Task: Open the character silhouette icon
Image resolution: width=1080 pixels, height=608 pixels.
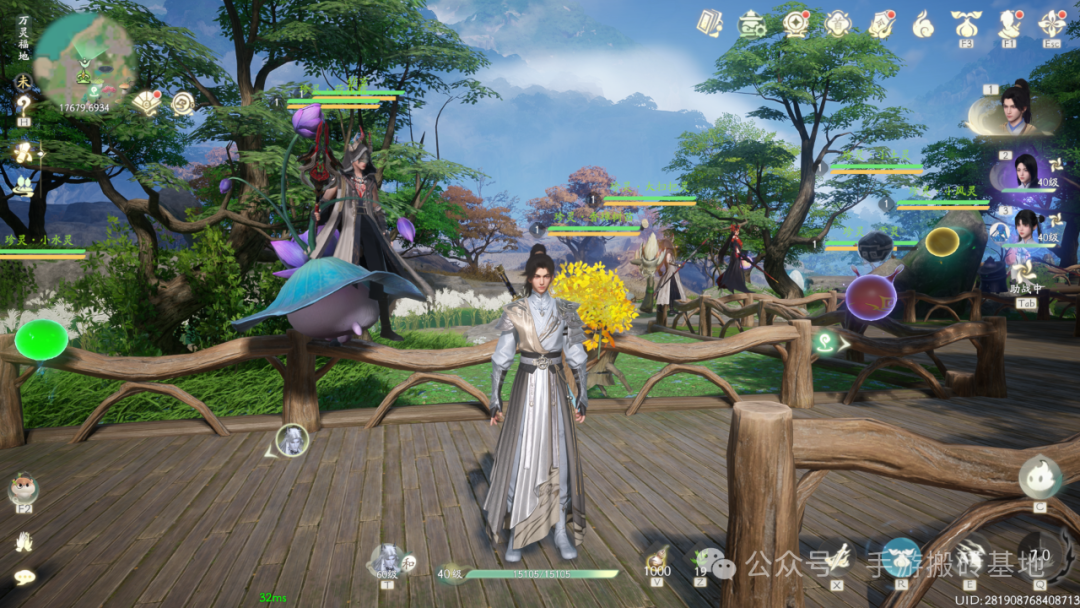Action: (1008, 23)
